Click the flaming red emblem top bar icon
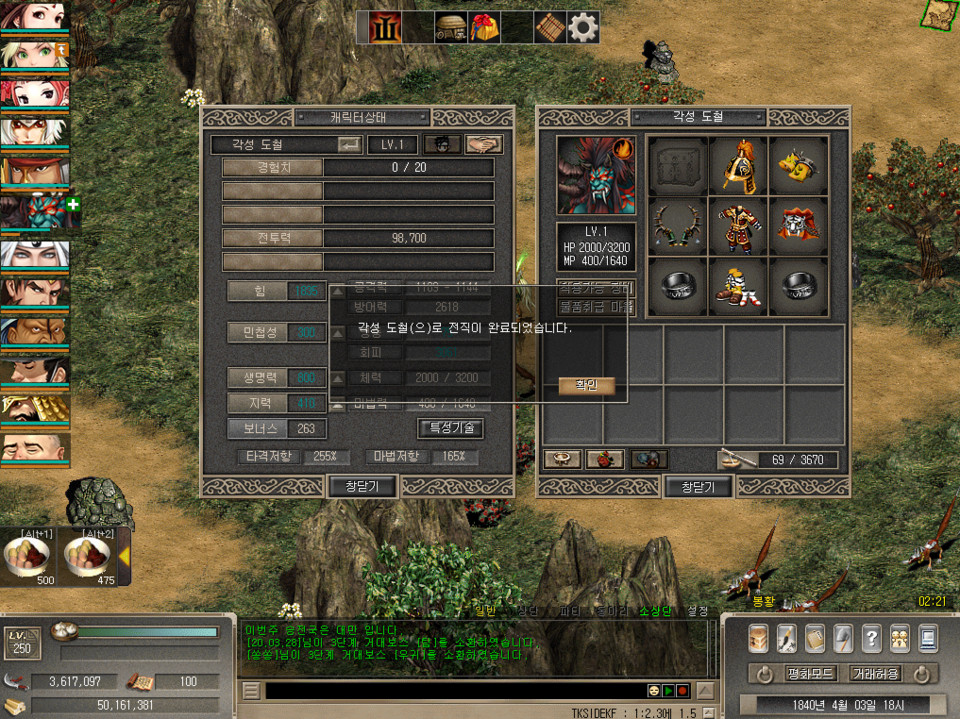960x719 pixels. pyautogui.click(x=385, y=27)
